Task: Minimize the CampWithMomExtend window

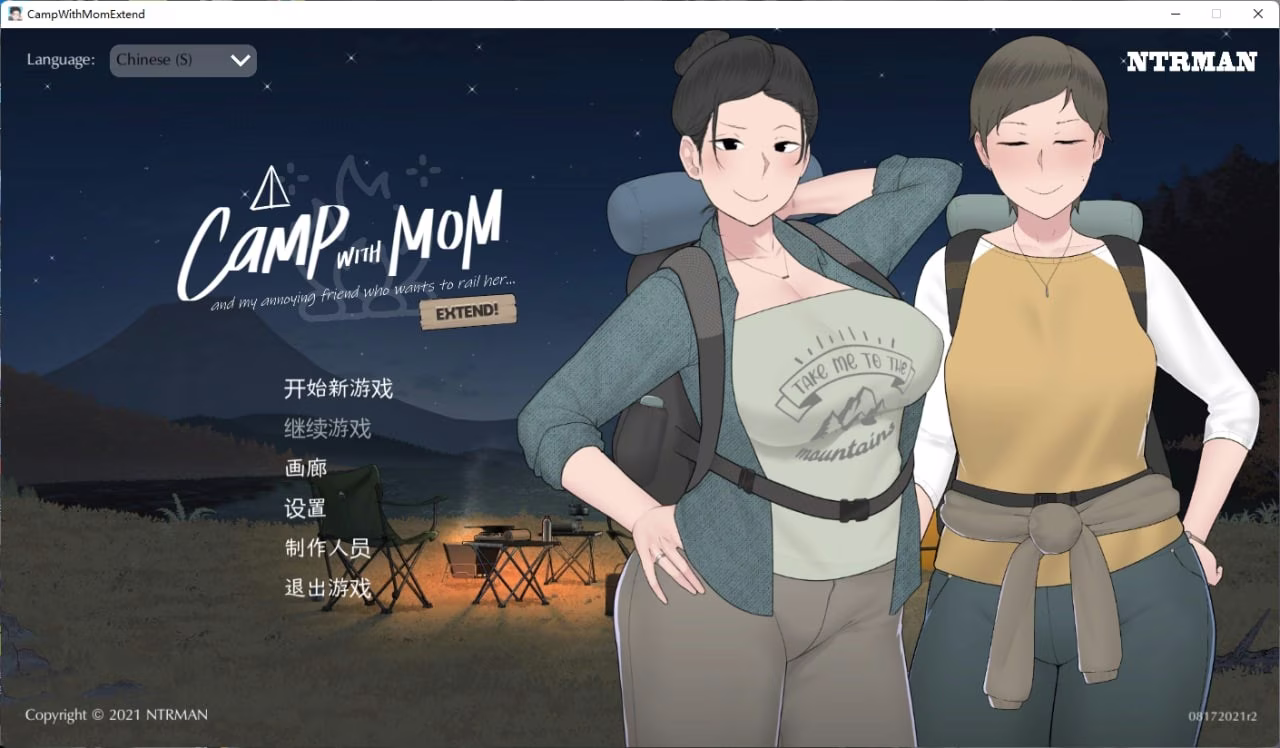Action: 1175,14
